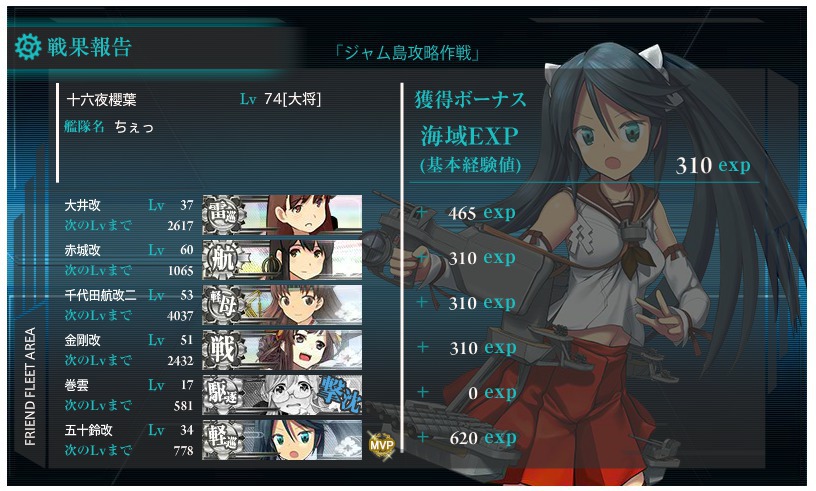816x491 pixels.
Task: Choose the 千代田航改二 ship banner
Action: point(282,304)
